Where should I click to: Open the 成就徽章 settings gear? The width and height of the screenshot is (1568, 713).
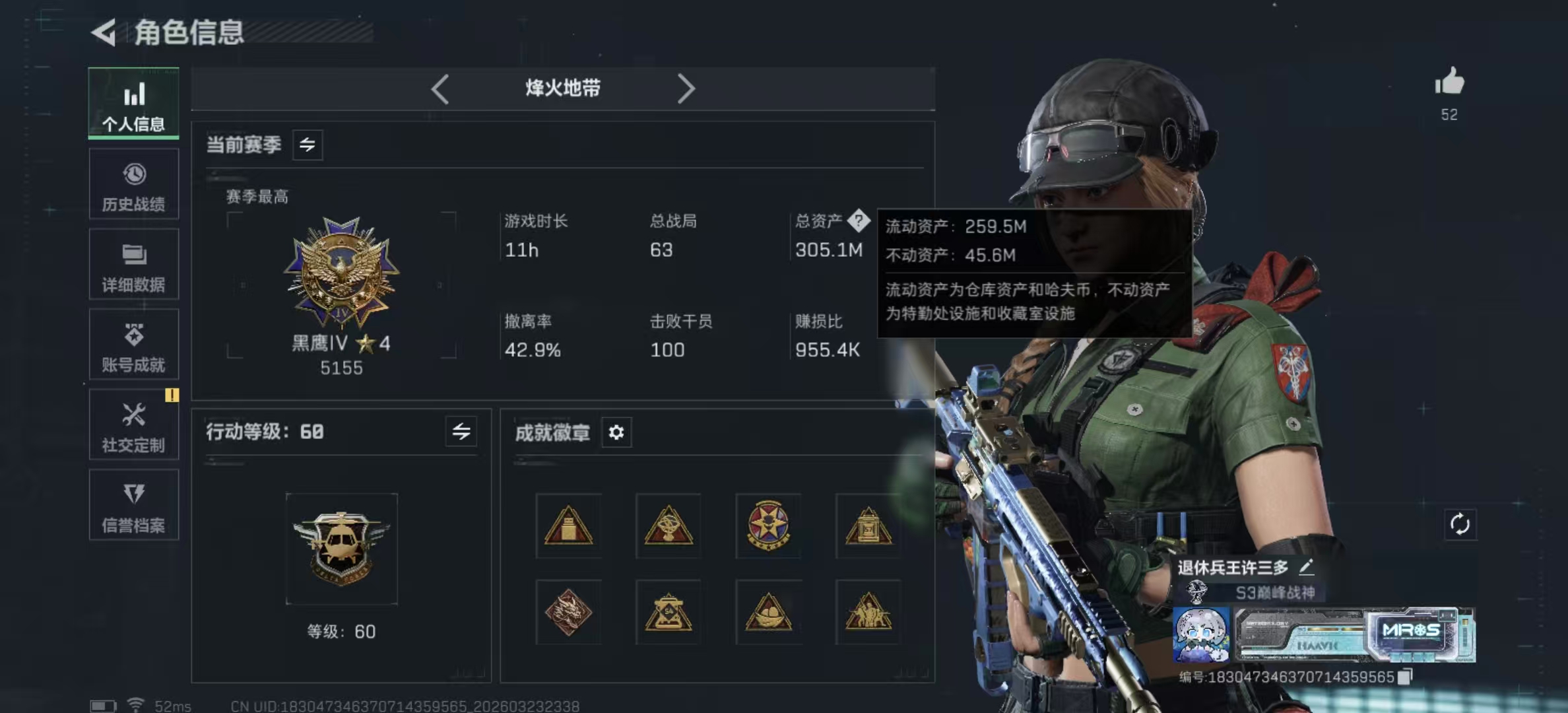click(616, 432)
